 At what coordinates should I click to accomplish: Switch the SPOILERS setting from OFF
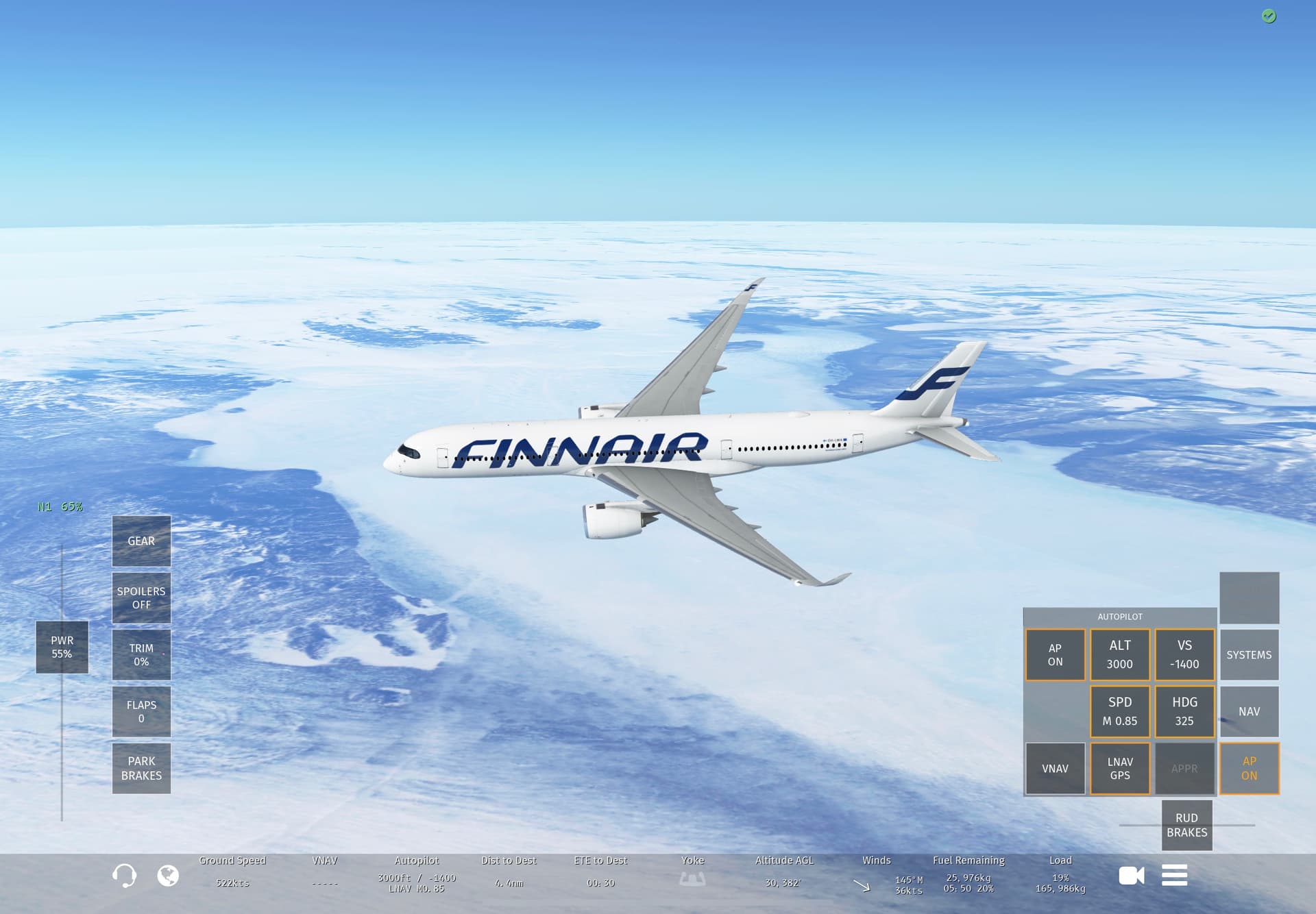click(x=141, y=598)
